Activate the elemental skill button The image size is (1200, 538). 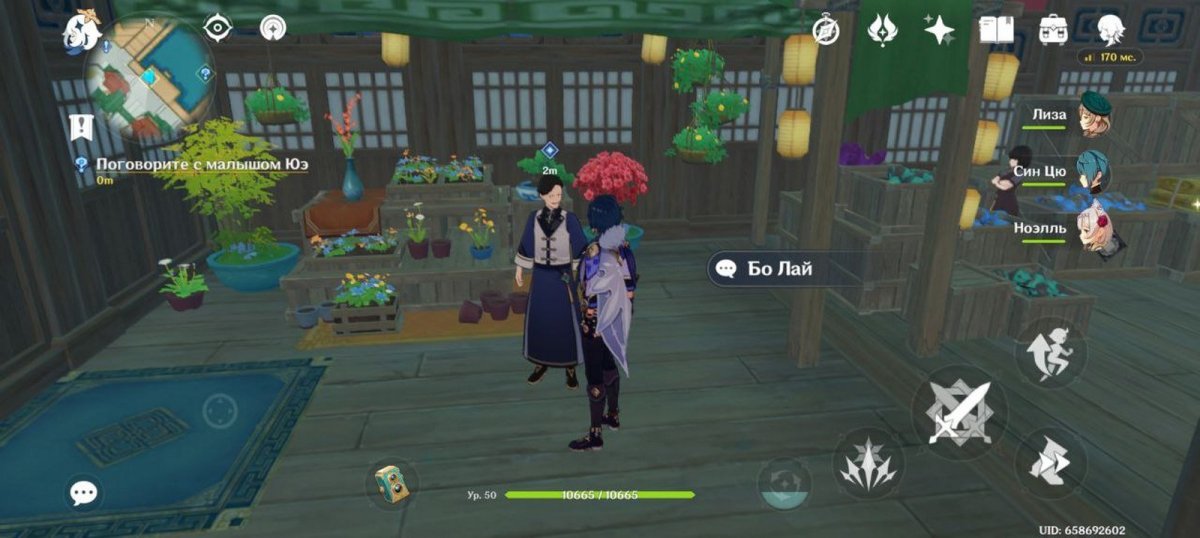[868, 465]
